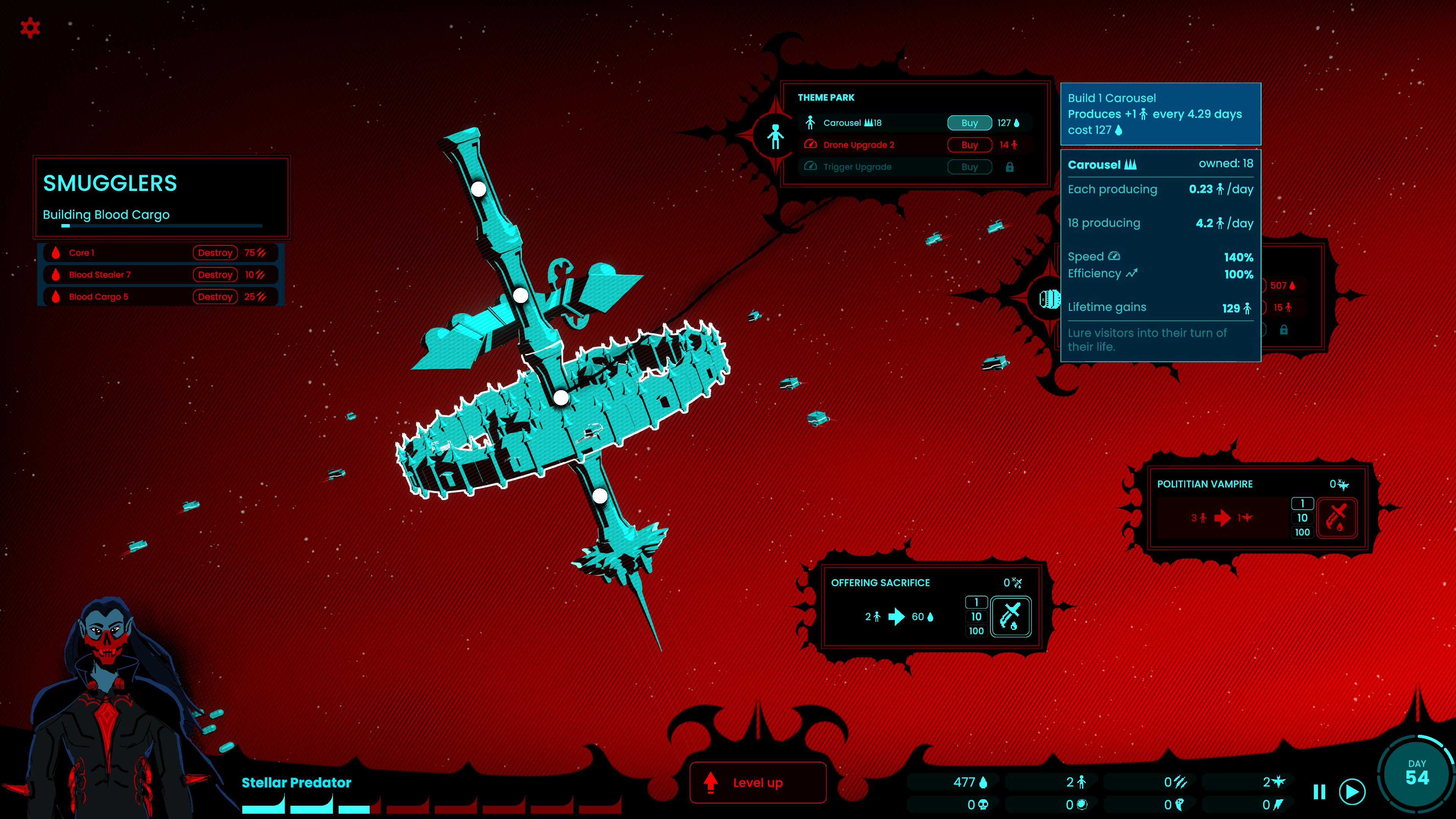Screen dimensions: 1456x819
Task: Perform the Offering Sacrifice dagger action
Action: [1010, 616]
